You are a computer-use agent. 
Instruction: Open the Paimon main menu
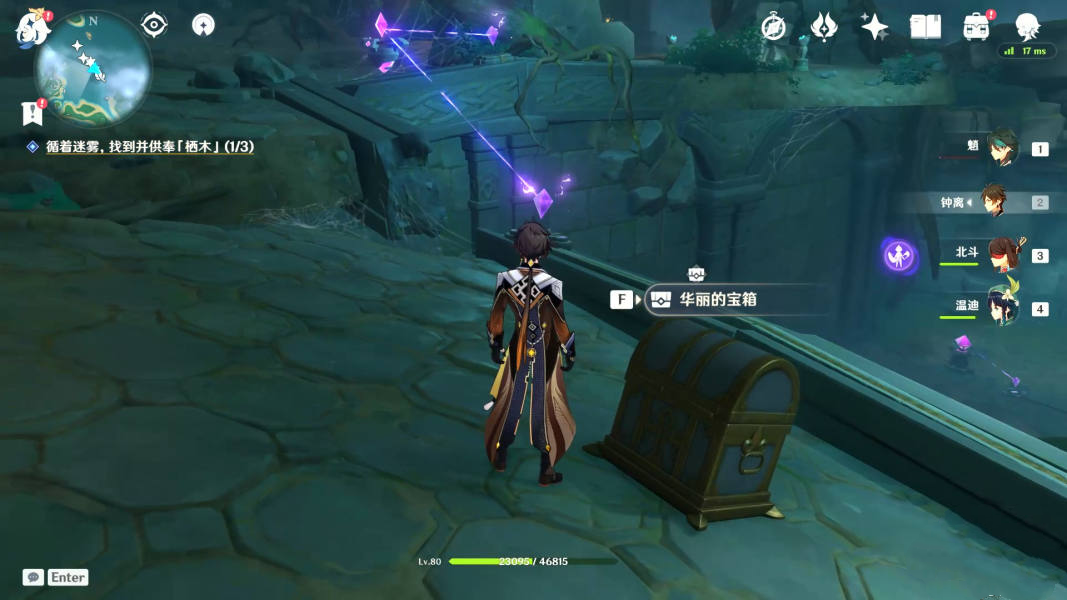(30, 27)
